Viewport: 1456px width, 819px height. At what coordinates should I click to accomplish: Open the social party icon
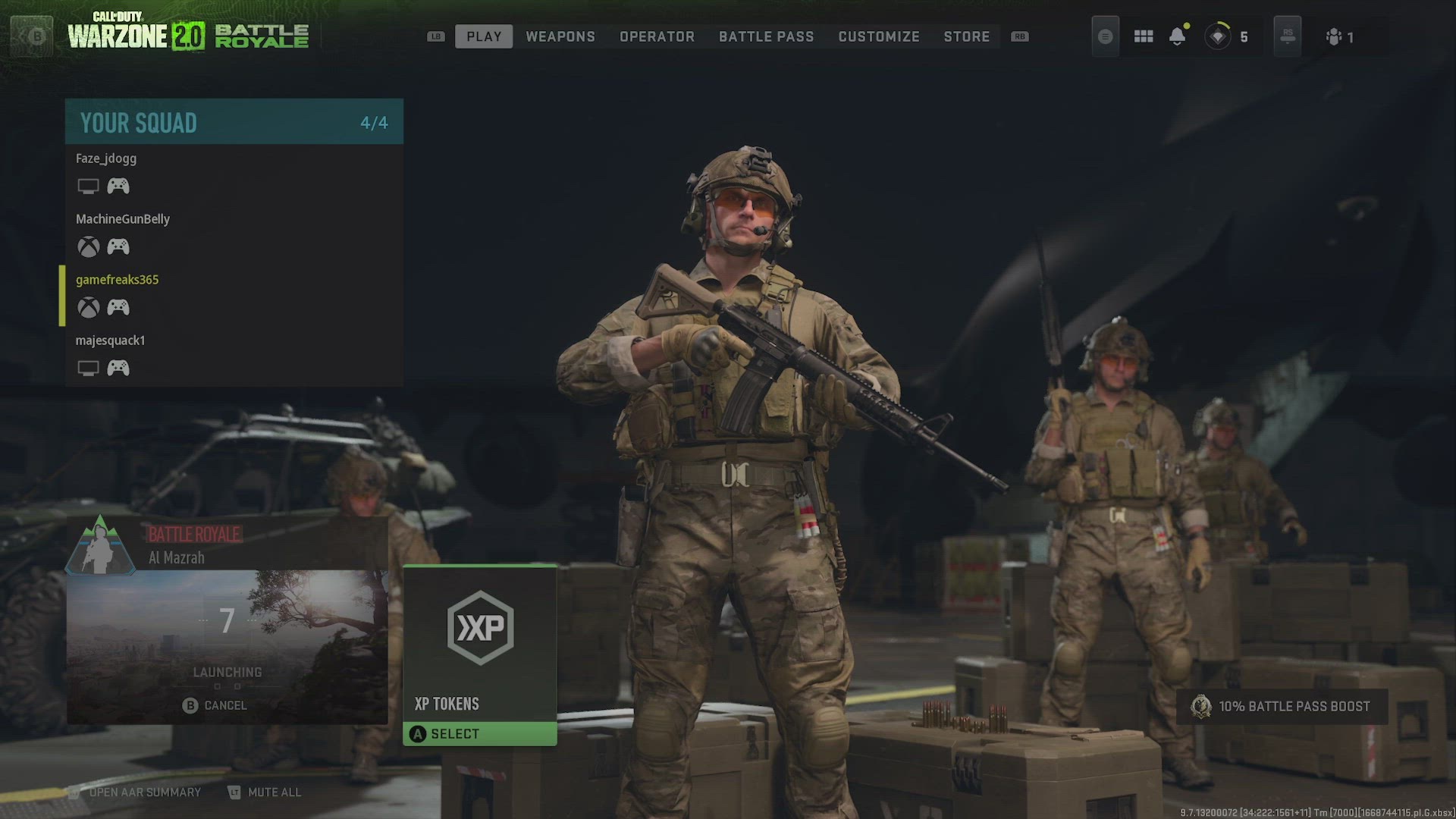pyautogui.click(x=1339, y=36)
